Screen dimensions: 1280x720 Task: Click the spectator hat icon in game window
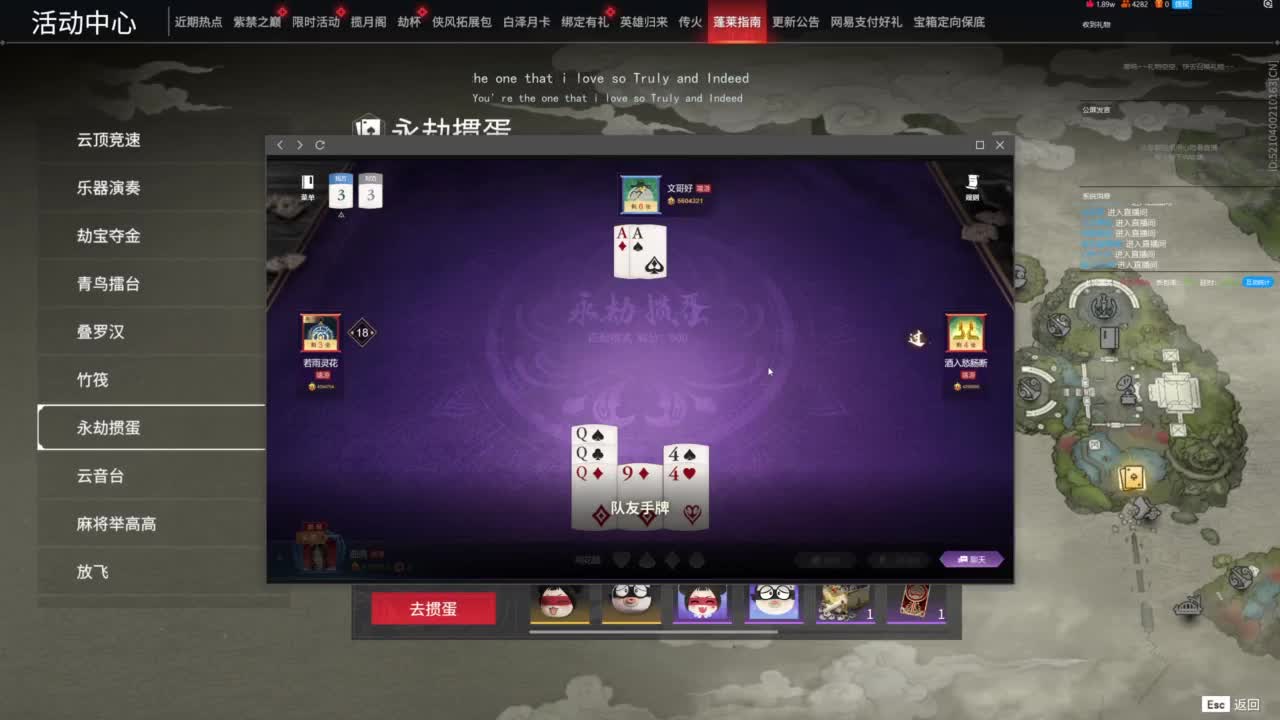973,185
